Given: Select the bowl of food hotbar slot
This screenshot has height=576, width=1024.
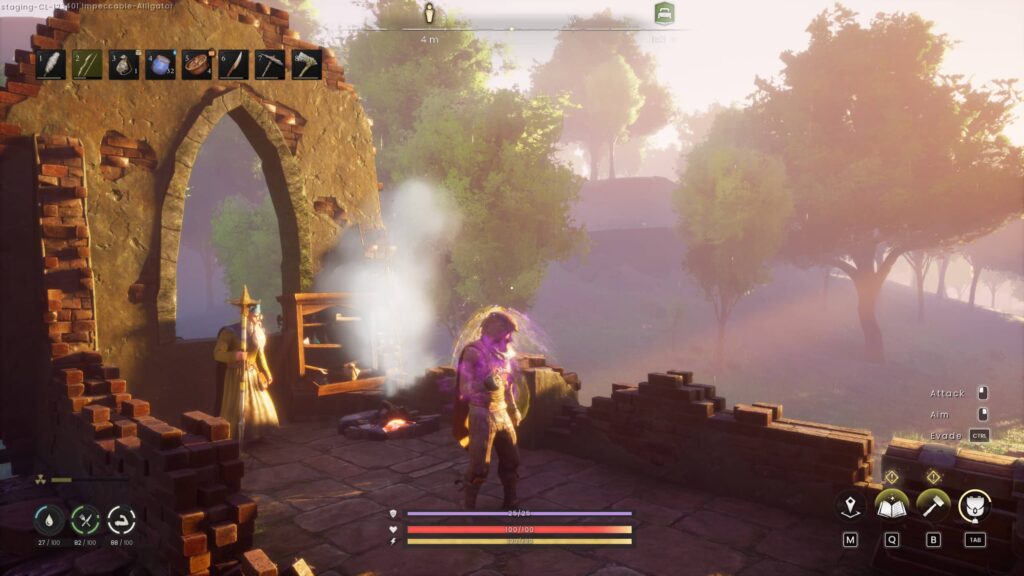Looking at the screenshot, I should click(197, 65).
